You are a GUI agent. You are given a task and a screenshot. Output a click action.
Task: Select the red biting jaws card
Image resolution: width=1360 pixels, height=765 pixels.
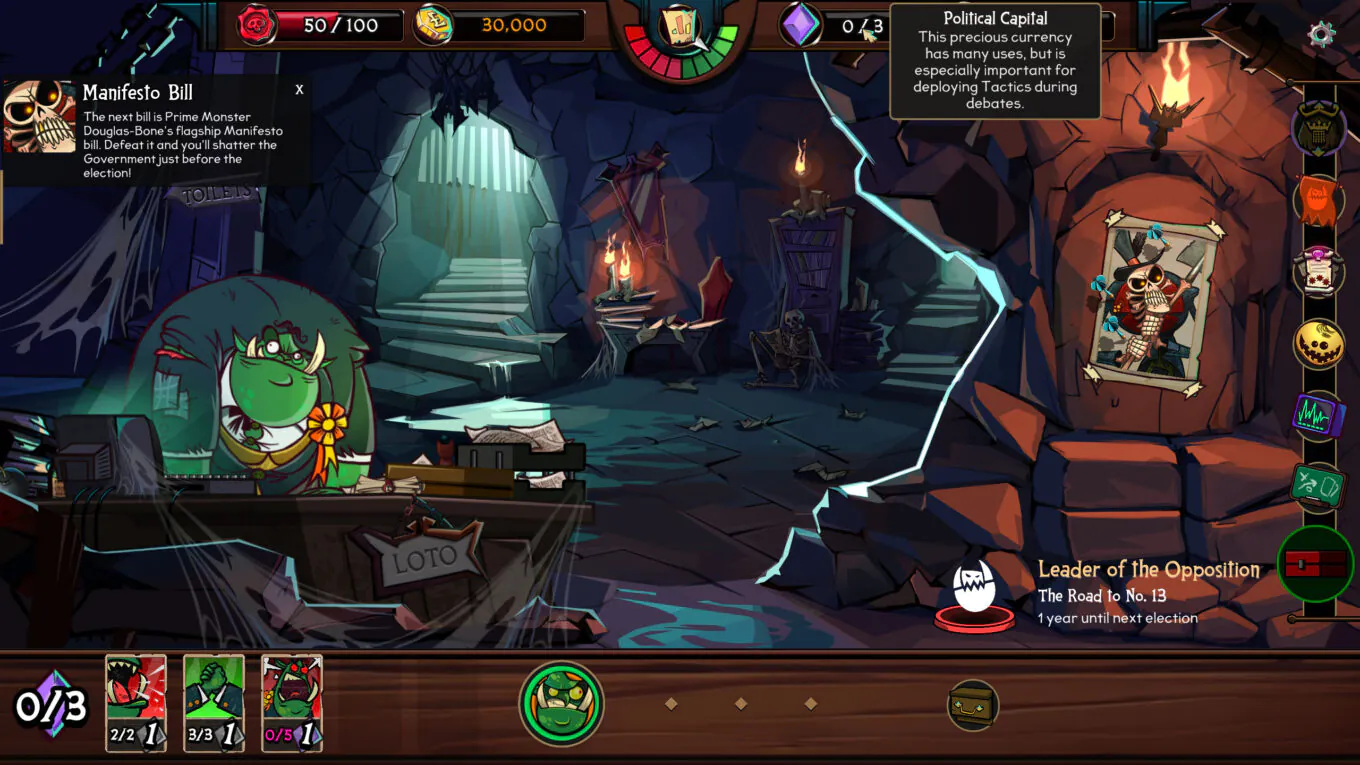click(x=136, y=702)
